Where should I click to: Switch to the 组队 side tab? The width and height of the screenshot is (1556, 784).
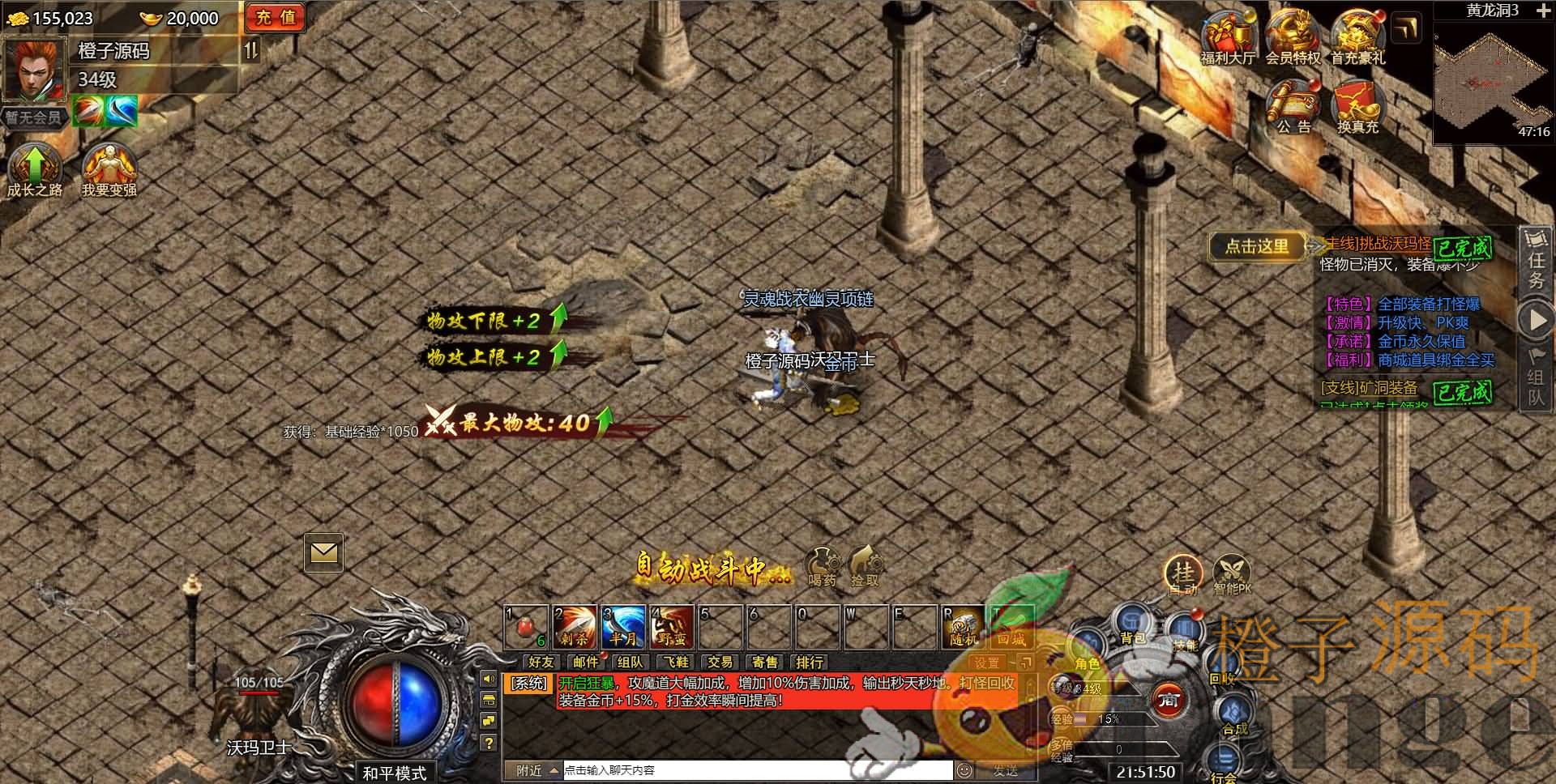tap(1535, 386)
